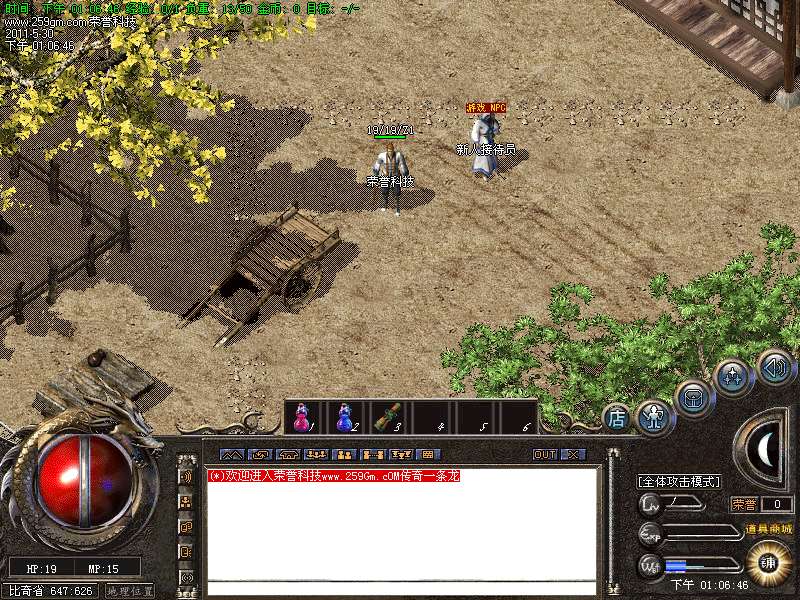Click the welcome message in the chat log
The width and height of the screenshot is (800, 600).
point(334,476)
